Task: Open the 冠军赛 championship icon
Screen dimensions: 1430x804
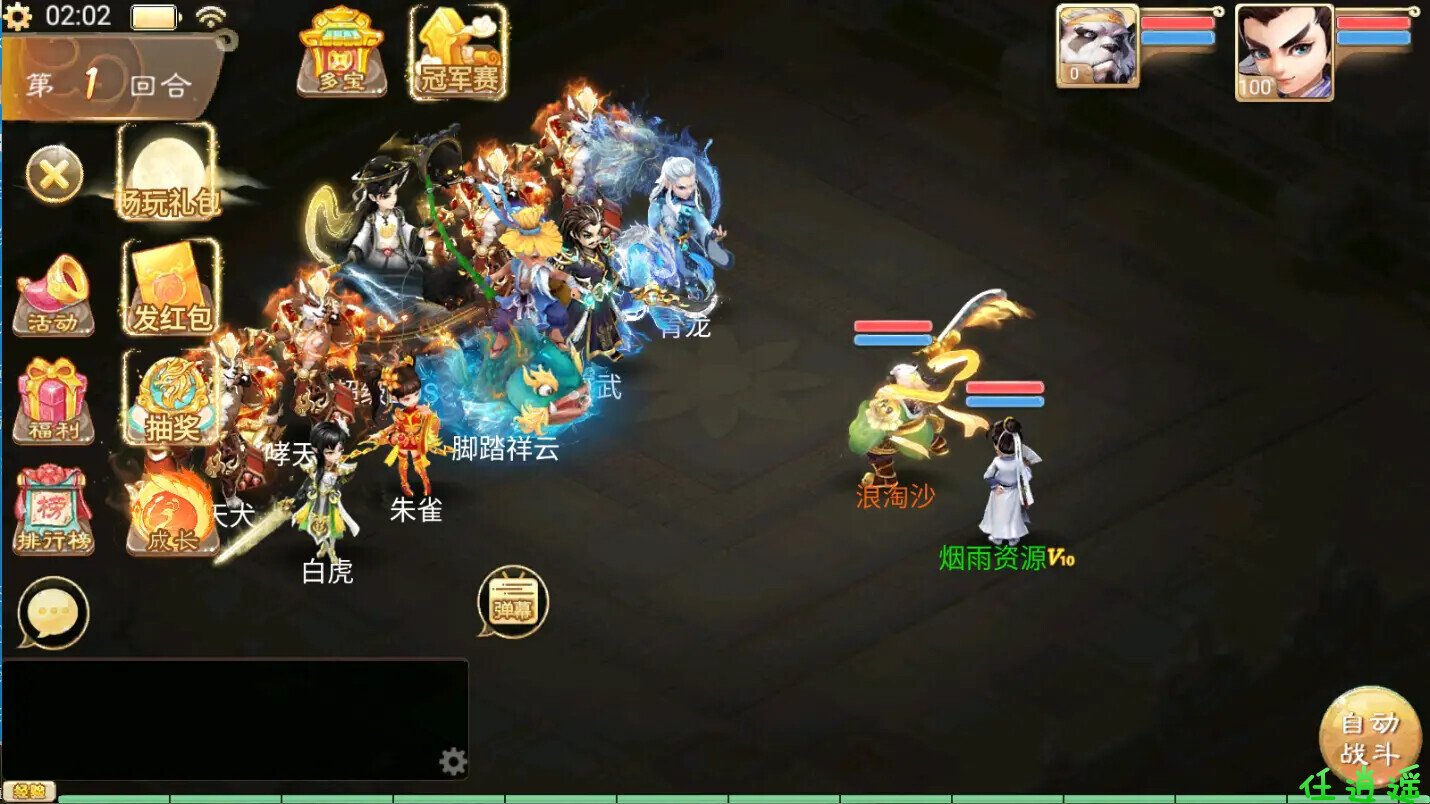Action: [x=458, y=52]
